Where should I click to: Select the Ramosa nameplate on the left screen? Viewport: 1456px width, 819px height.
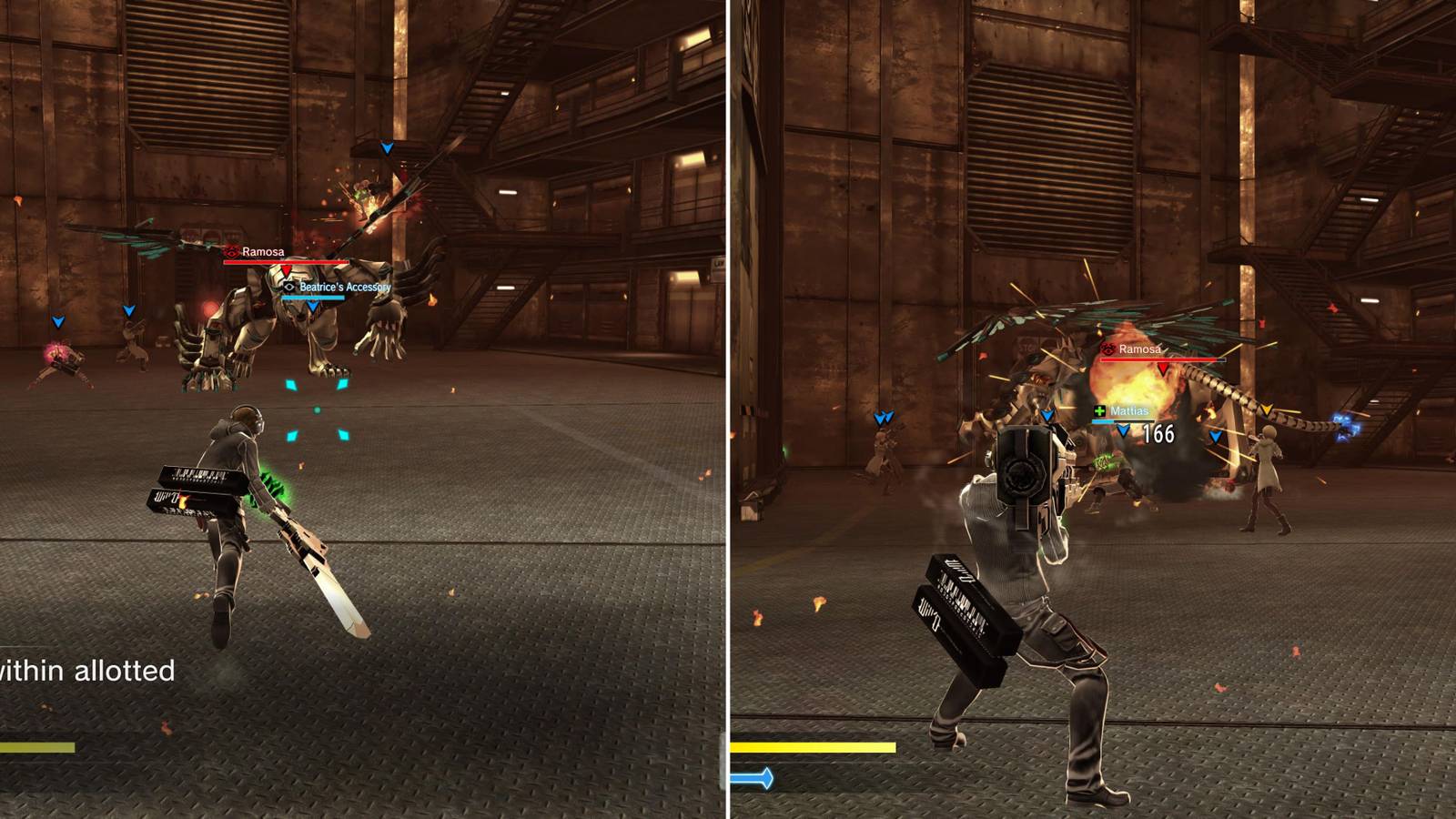264,253
